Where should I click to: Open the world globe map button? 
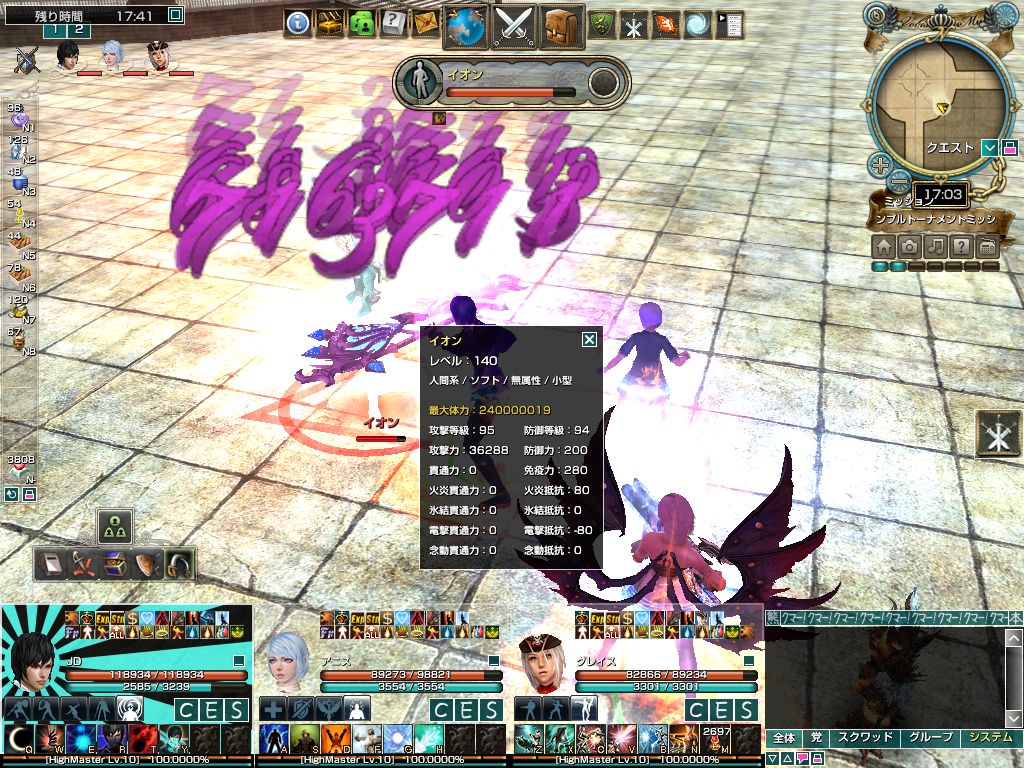465,26
